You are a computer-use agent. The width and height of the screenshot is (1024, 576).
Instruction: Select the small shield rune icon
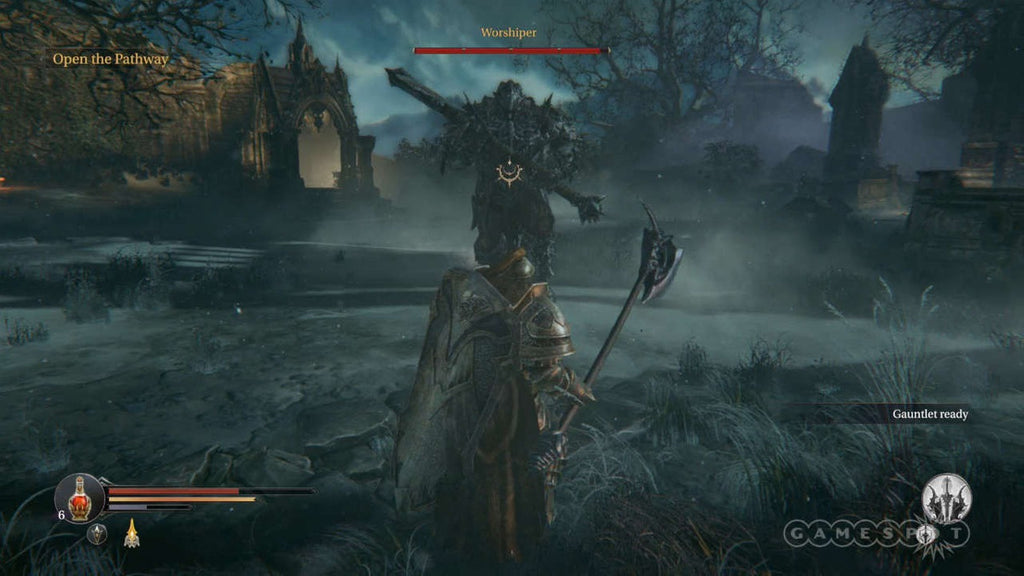(x=97, y=534)
